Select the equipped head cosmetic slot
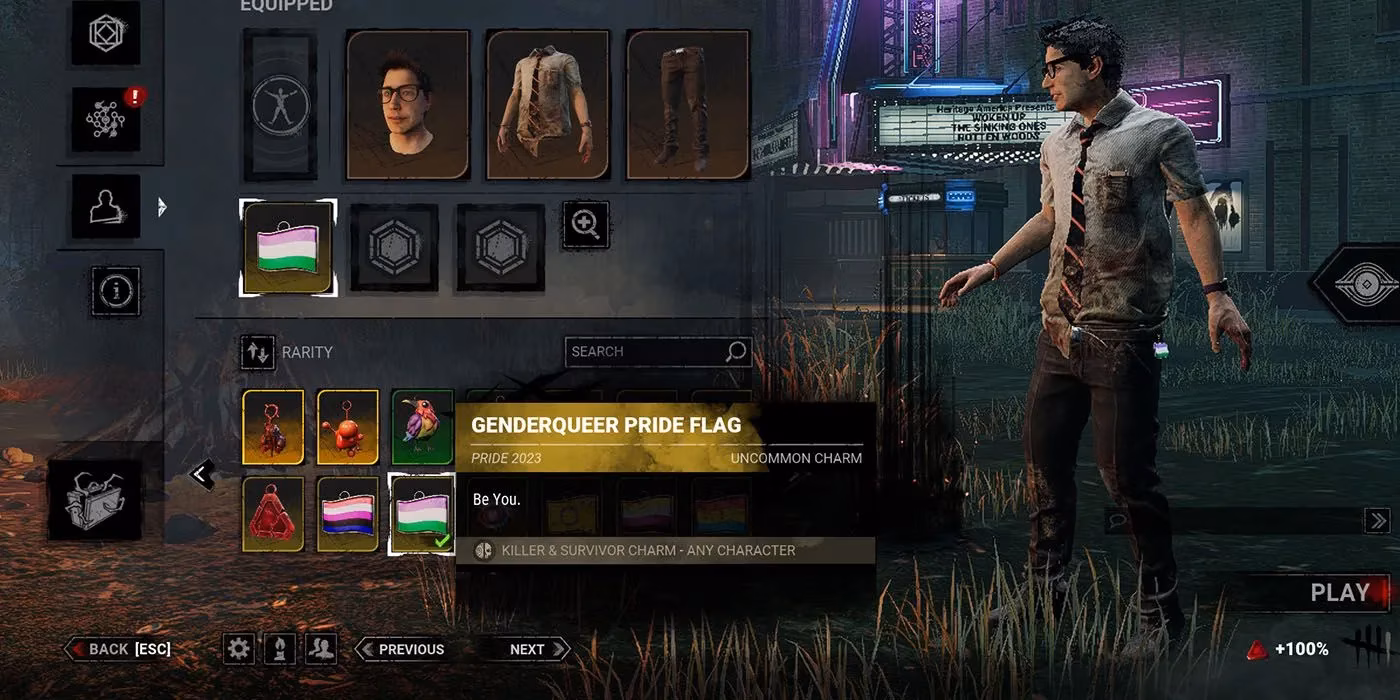 pyautogui.click(x=407, y=104)
